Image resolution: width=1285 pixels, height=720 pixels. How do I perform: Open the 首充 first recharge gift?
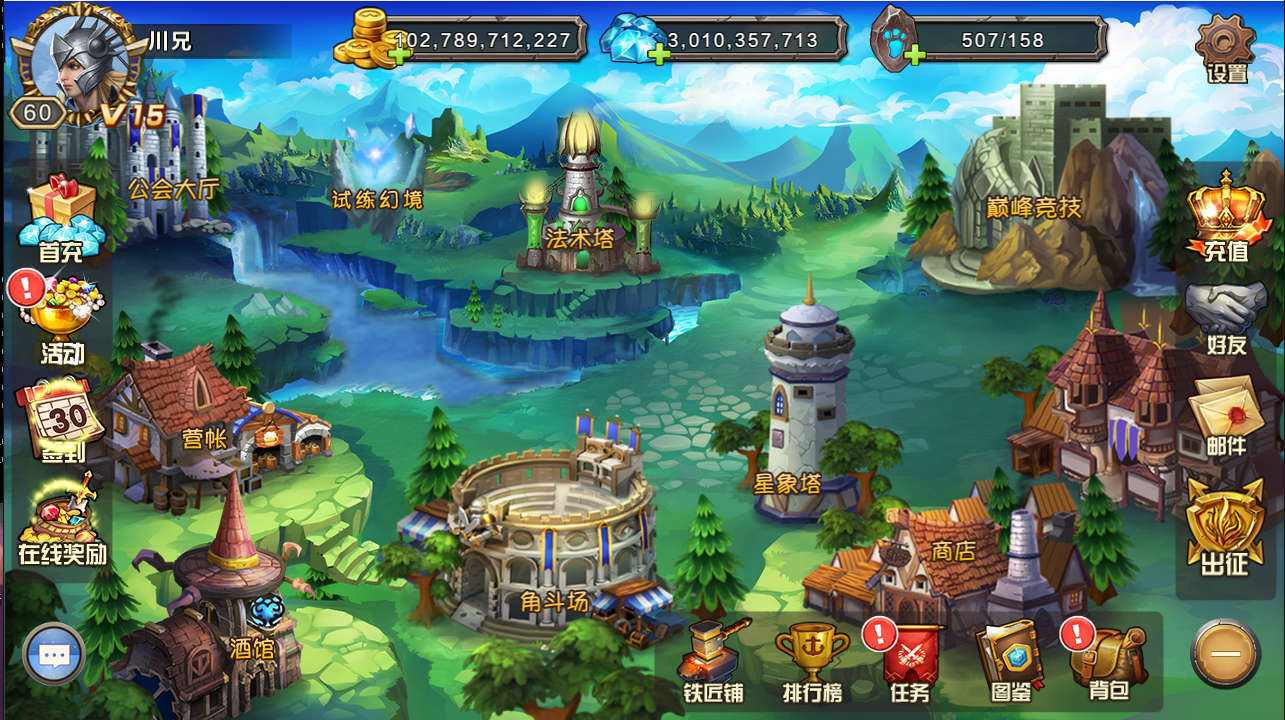61,218
